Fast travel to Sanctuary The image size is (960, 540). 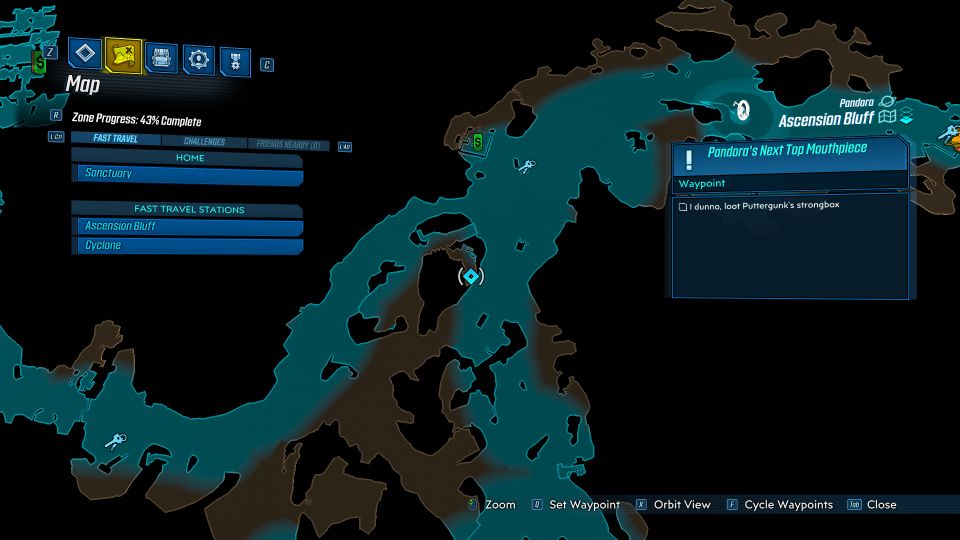click(x=189, y=175)
